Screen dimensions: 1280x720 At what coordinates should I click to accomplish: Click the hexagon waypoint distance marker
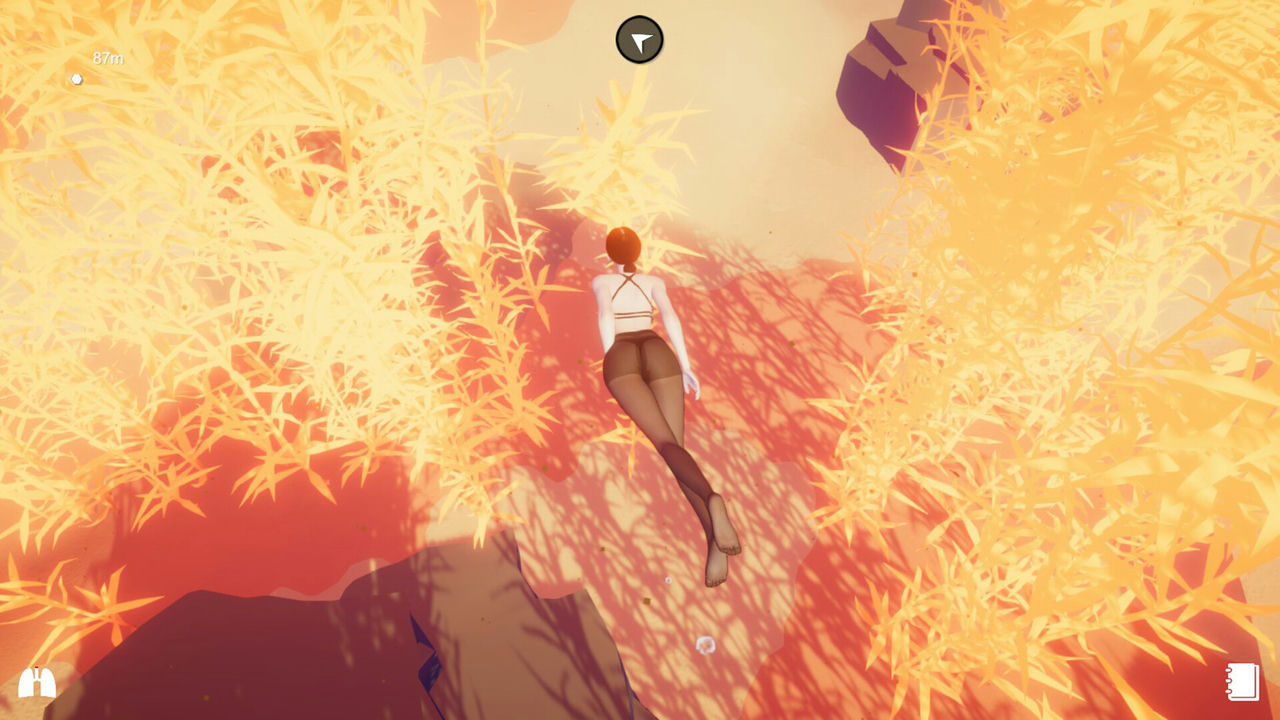[77, 79]
